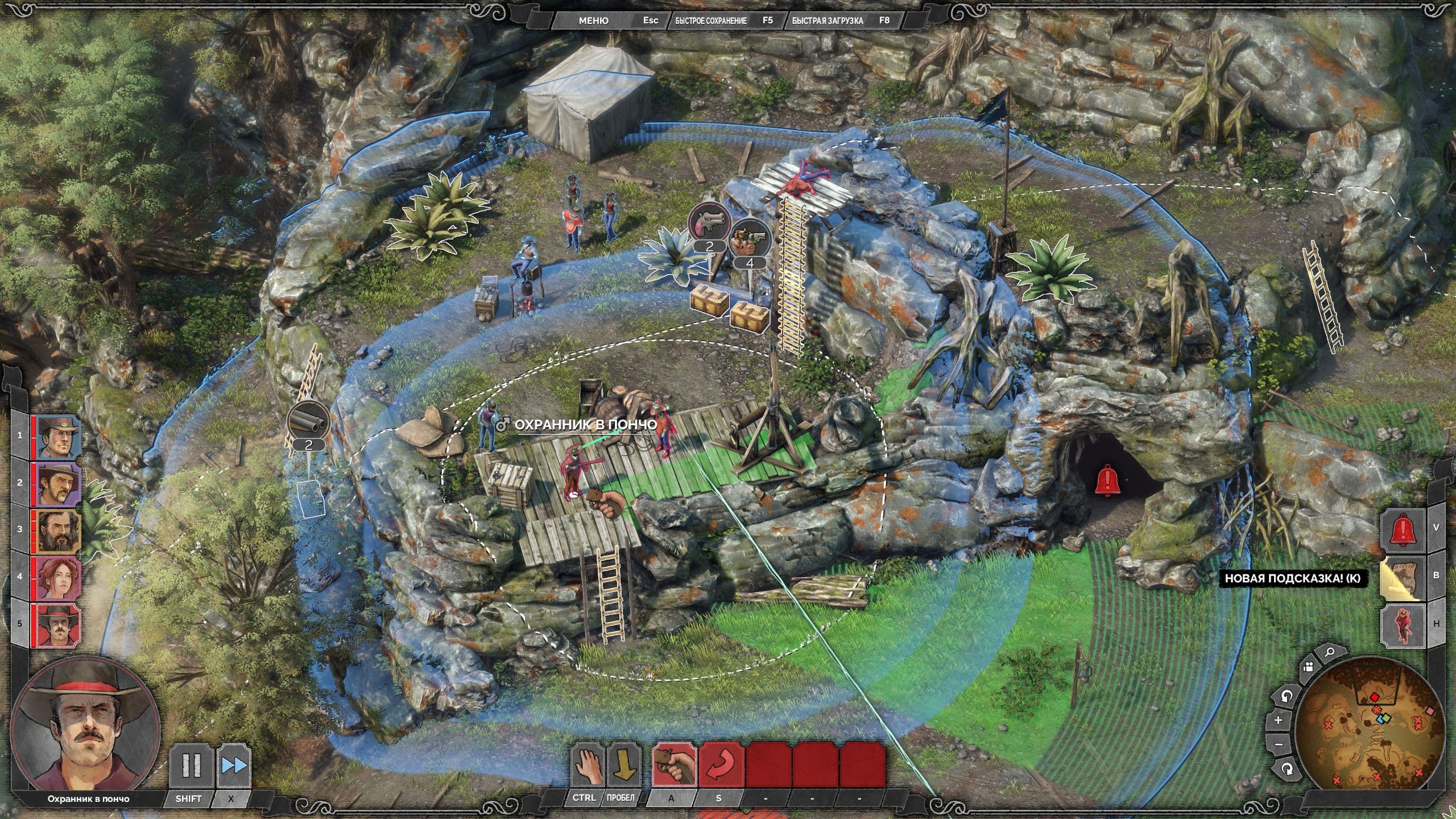Toggle the red enemy highlight icon

[x=1403, y=625]
